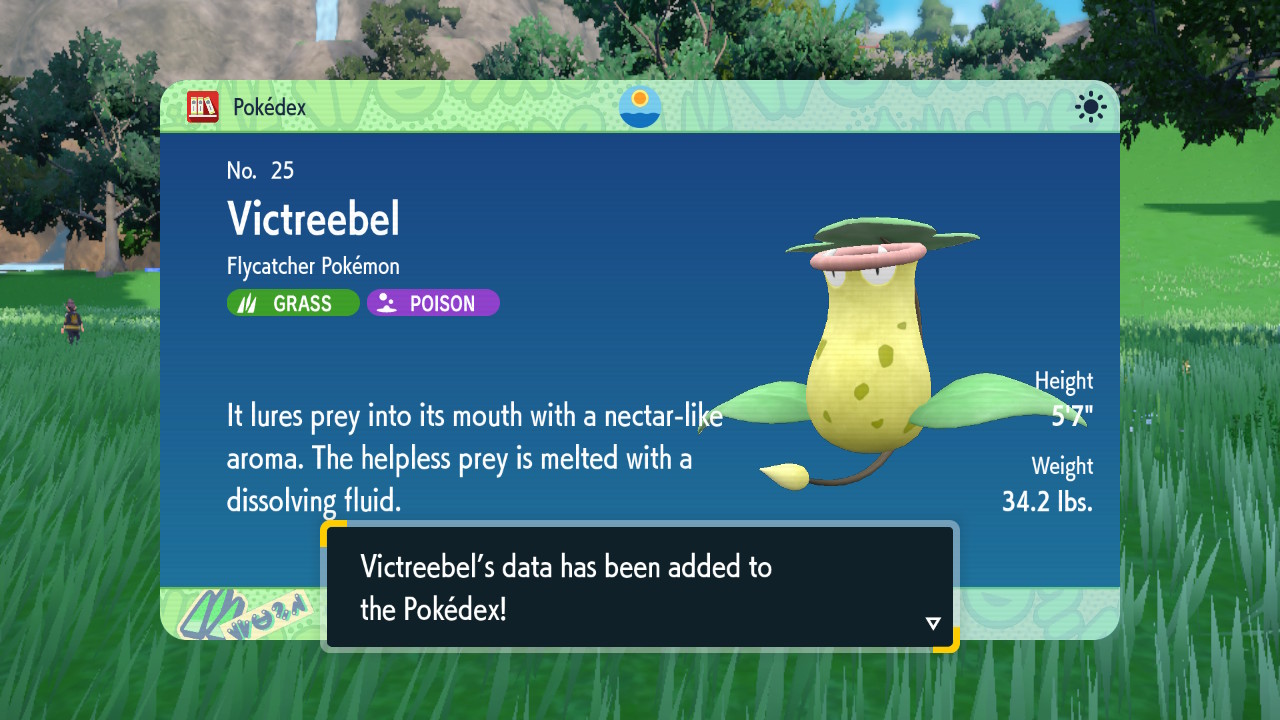Click the sun-over-water emblem in the header

pos(640,107)
